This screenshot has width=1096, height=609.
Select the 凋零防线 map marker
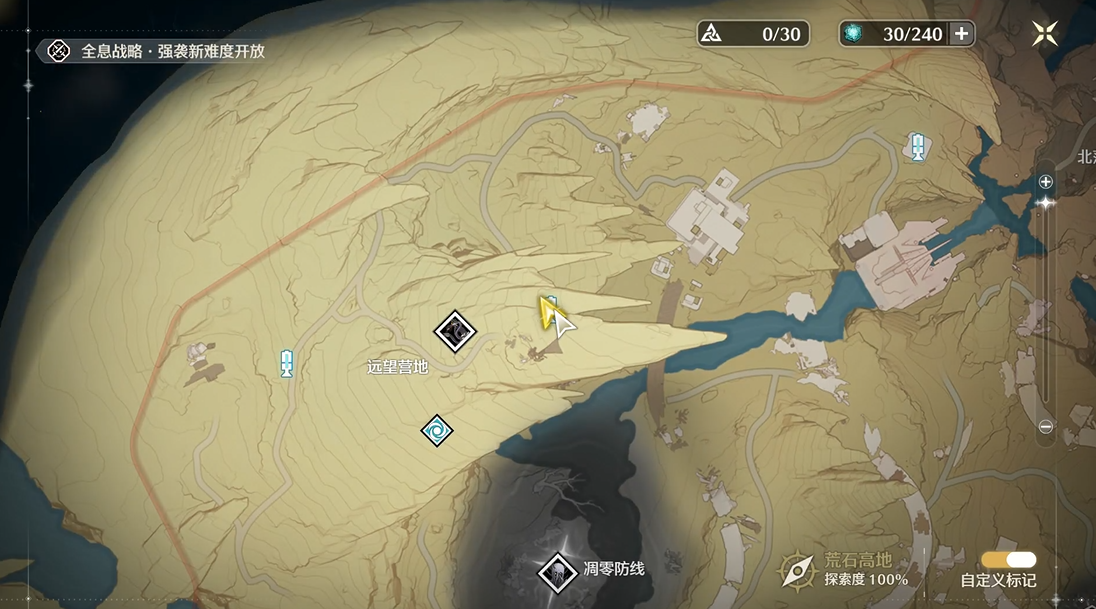click(555, 572)
